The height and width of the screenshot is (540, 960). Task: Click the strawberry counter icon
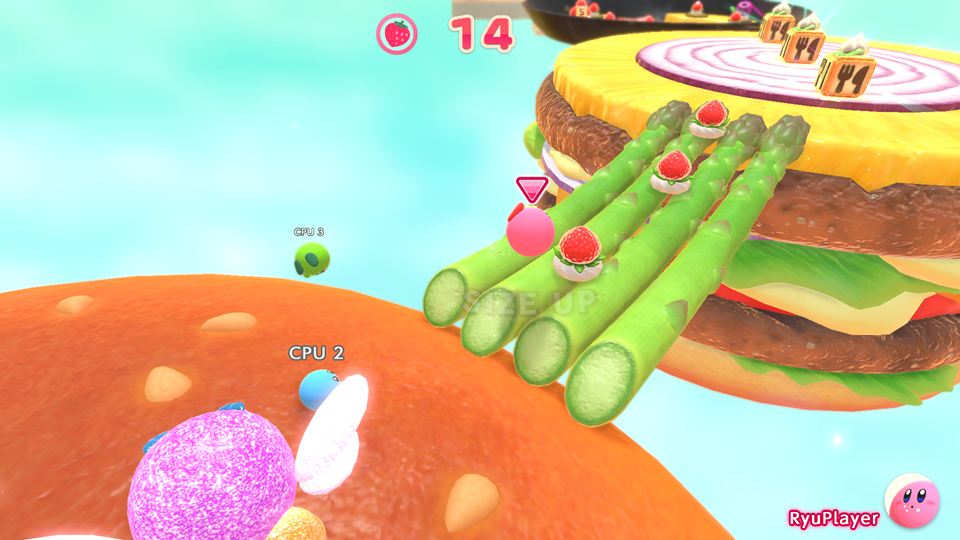coord(397,34)
